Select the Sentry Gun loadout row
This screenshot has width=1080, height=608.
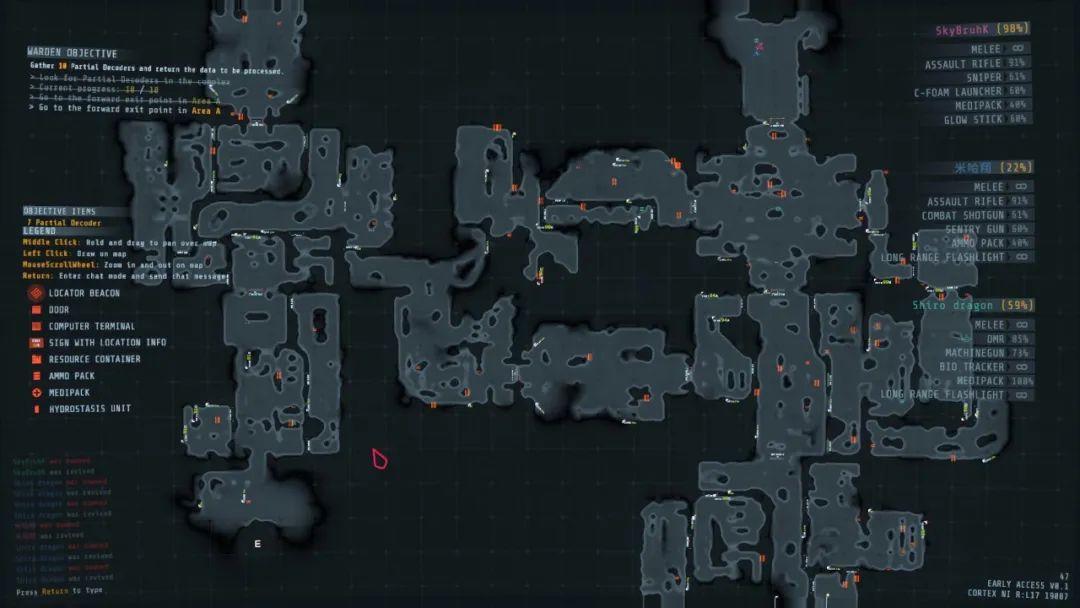point(974,229)
